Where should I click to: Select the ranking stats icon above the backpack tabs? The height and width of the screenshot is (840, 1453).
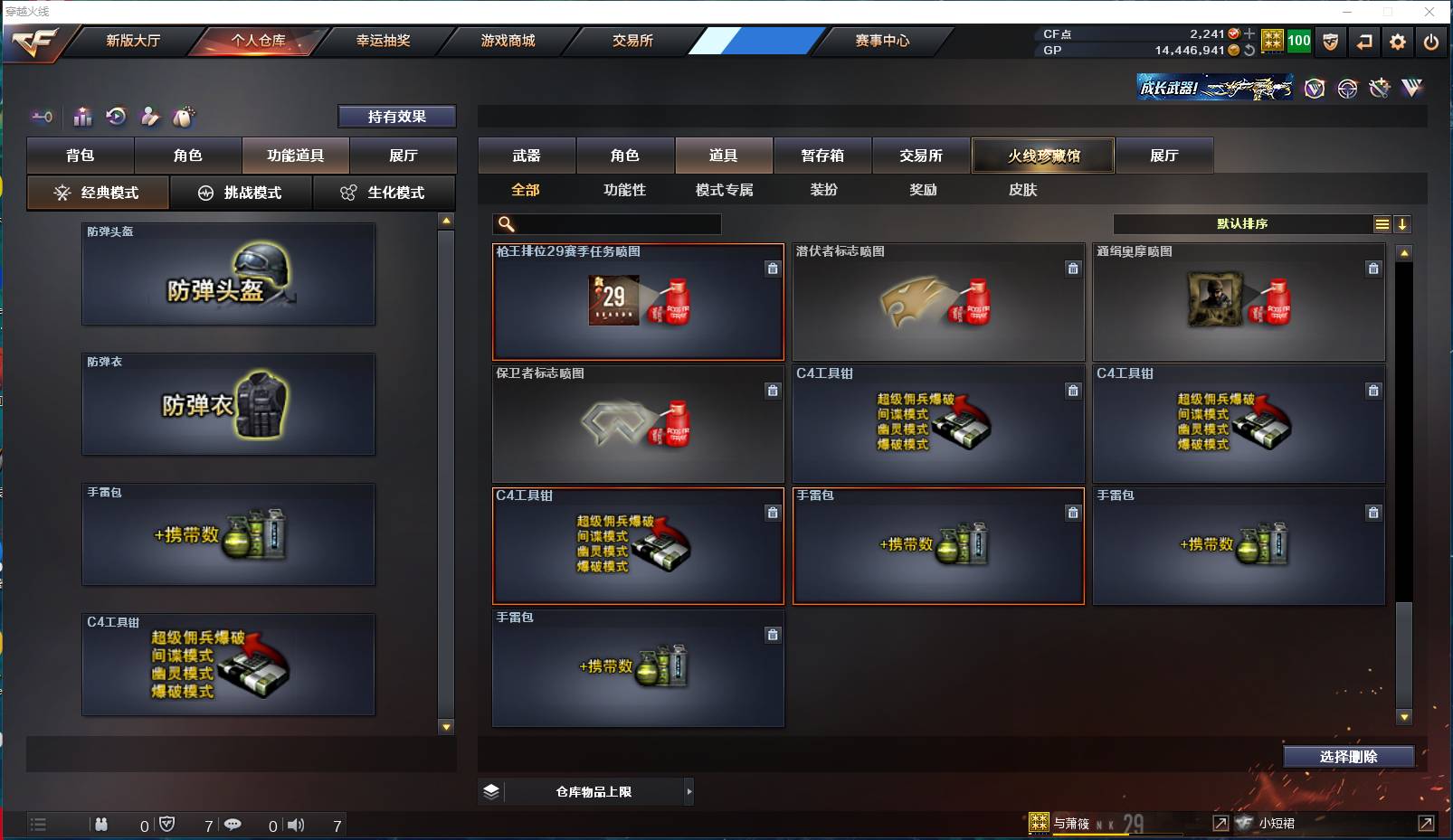point(82,117)
